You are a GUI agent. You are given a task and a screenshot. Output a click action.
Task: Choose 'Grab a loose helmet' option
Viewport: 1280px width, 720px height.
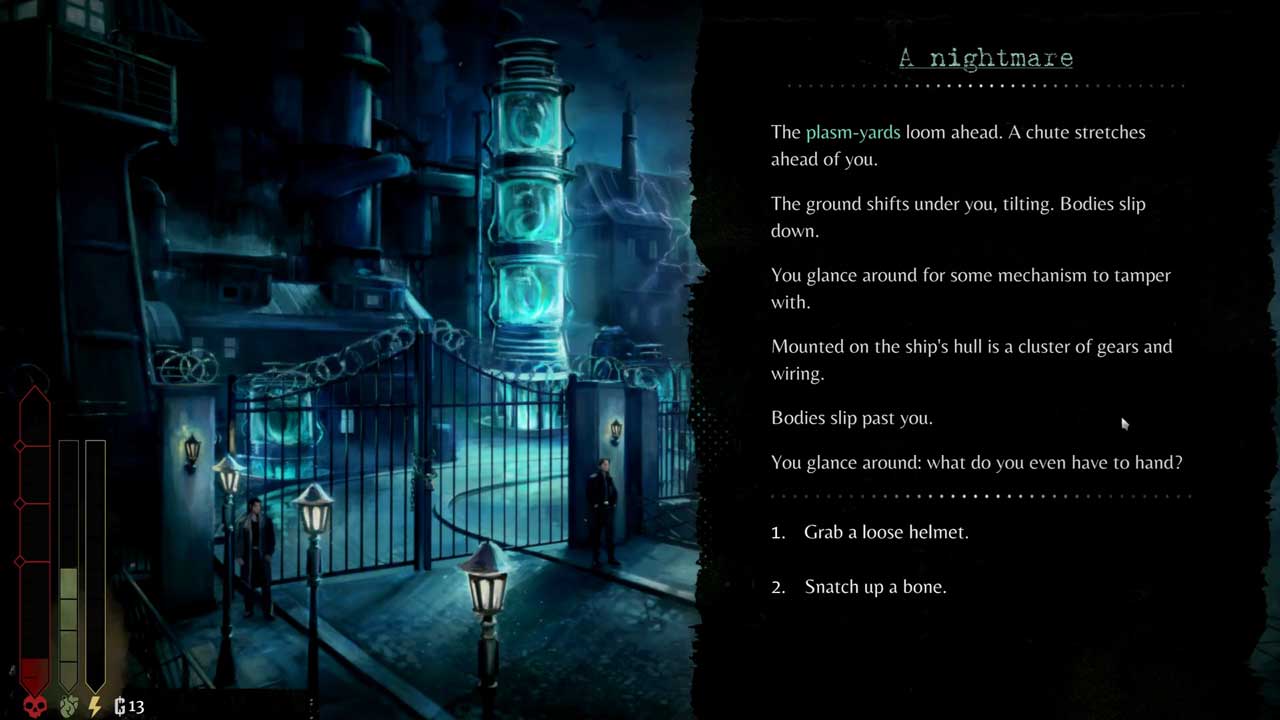886,532
